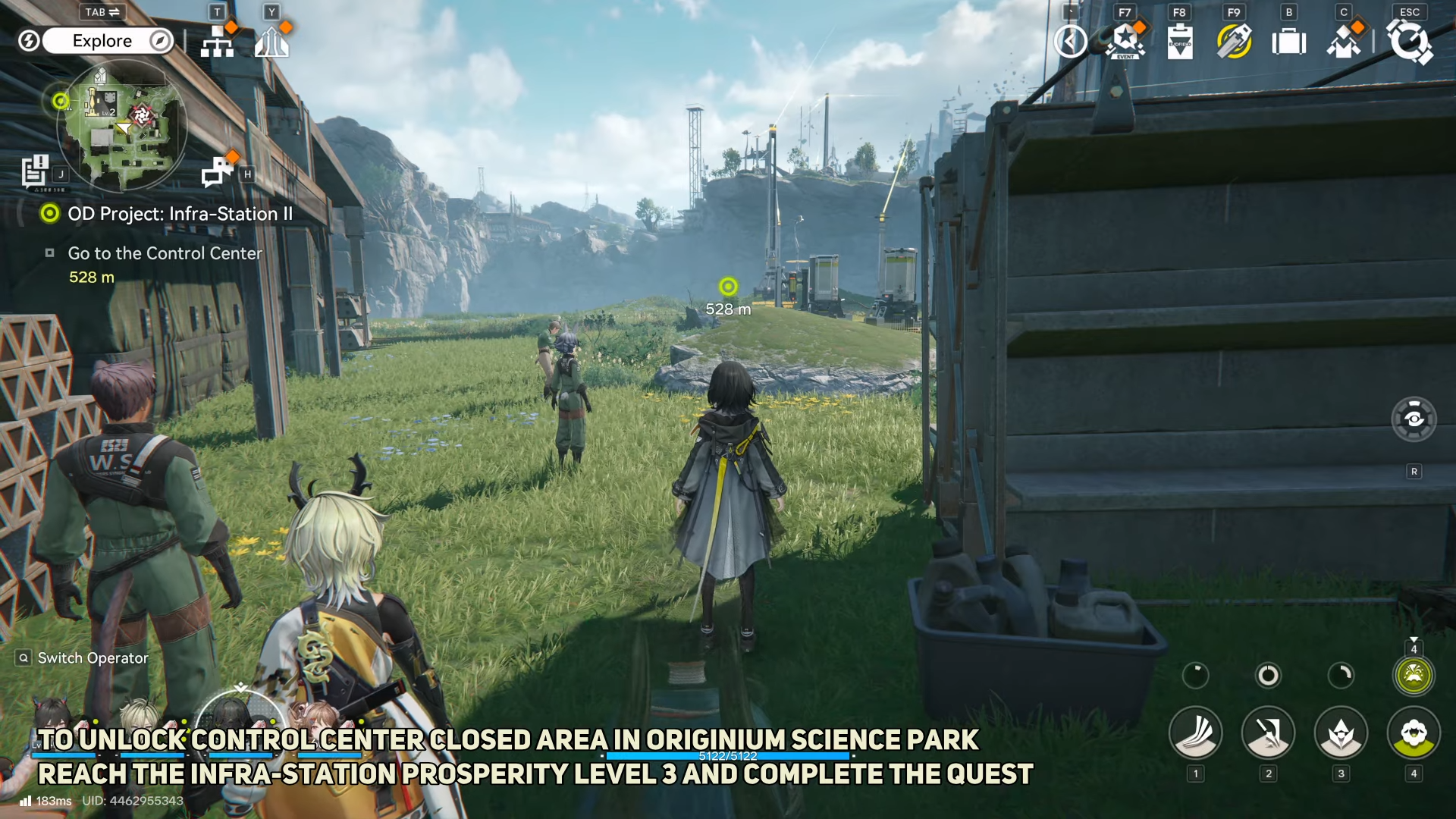Trigger the glowing green ultimate icon
The image size is (1456, 819).
(x=1414, y=675)
